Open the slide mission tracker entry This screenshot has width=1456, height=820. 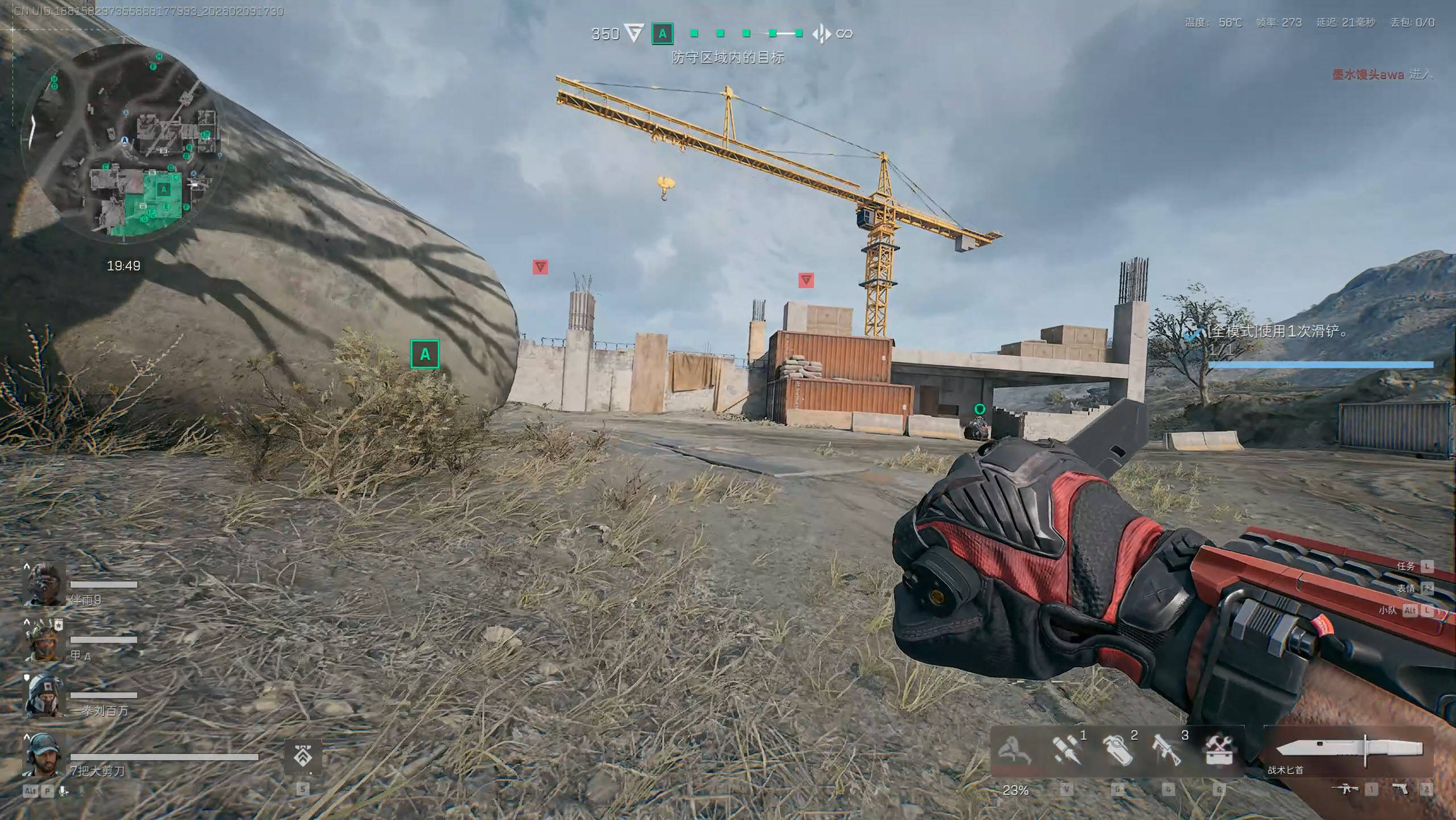click(1275, 332)
